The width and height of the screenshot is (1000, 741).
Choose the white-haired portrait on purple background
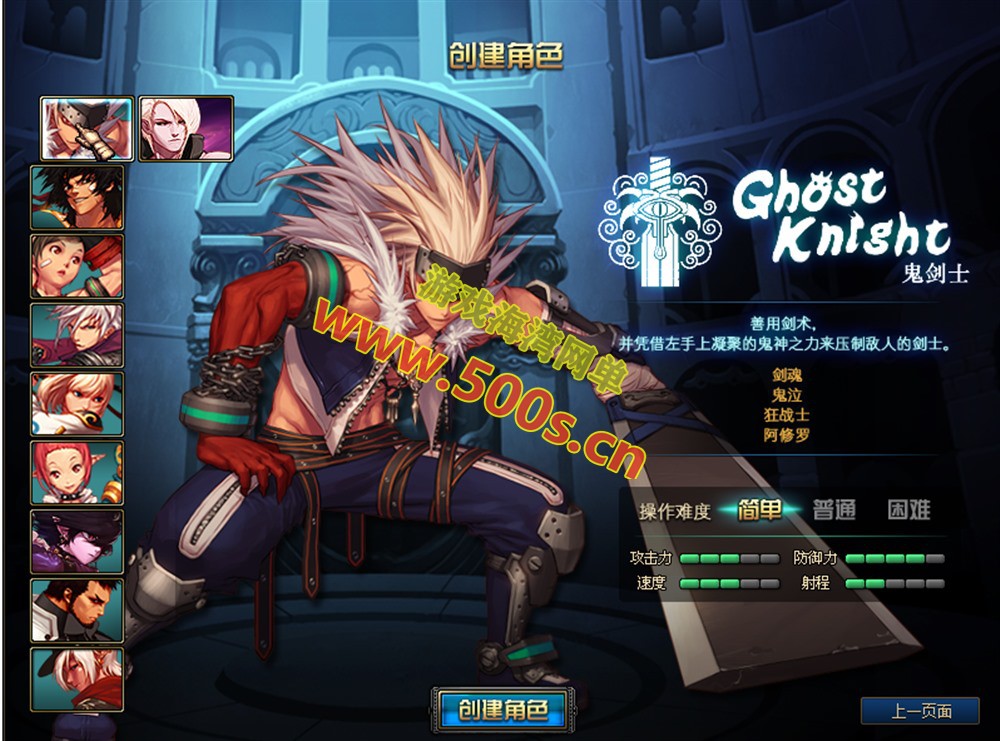click(186, 128)
